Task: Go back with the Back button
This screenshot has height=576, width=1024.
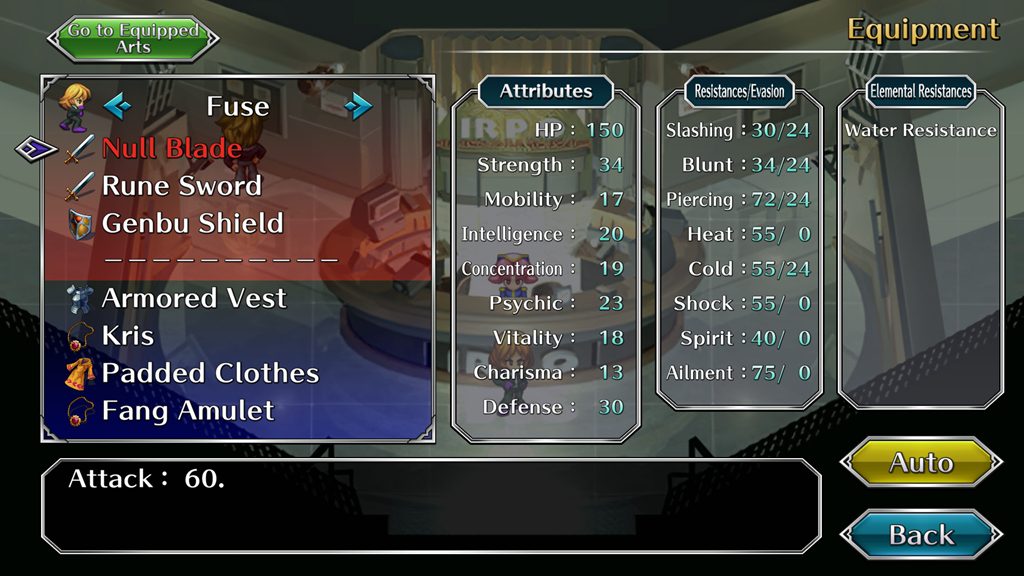Action: click(x=921, y=534)
